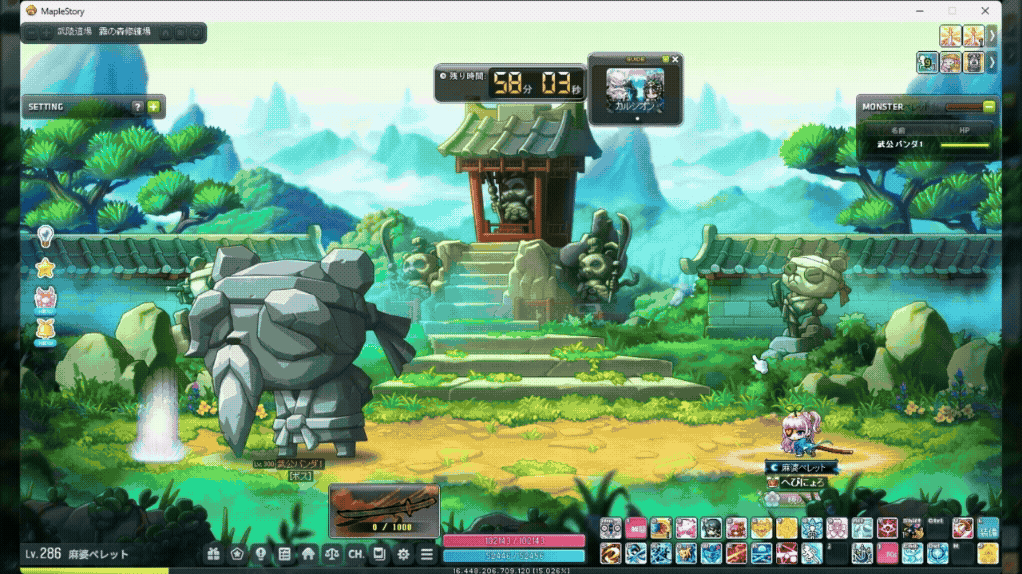Open the Karcion guide thumbnail
Image resolution: width=1022 pixels, height=574 pixels.
[635, 93]
